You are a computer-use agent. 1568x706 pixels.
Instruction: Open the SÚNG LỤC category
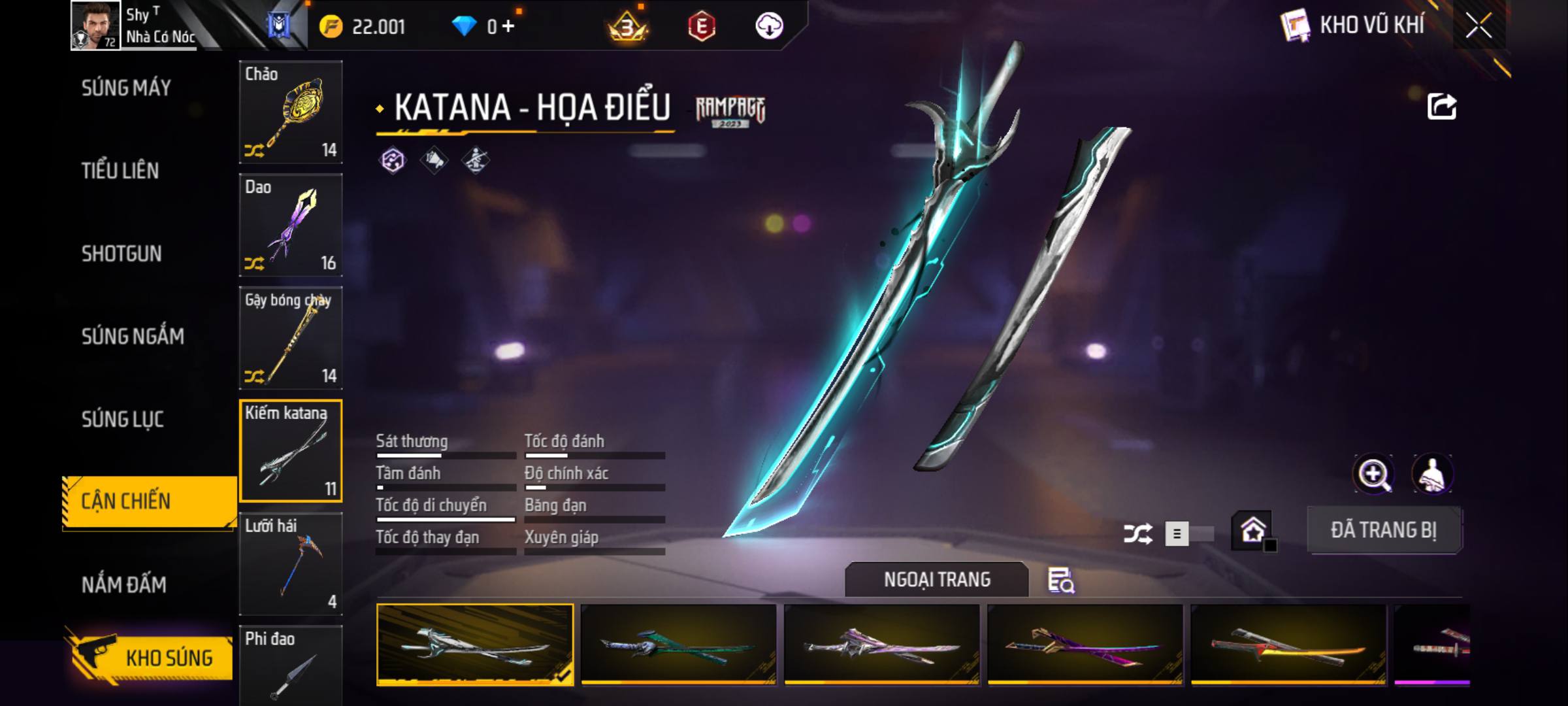(x=123, y=419)
